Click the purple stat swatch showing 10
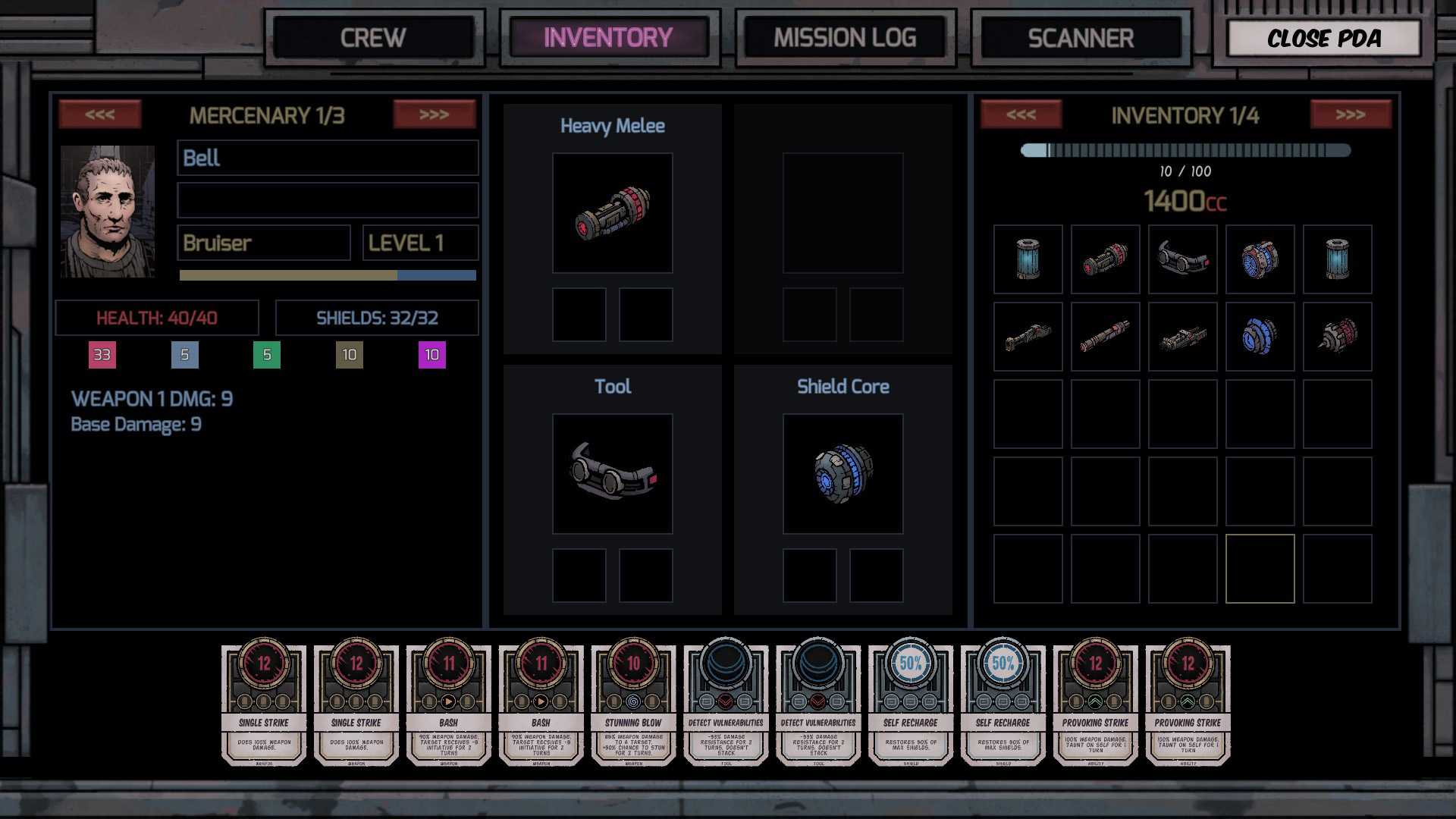 coord(431,354)
